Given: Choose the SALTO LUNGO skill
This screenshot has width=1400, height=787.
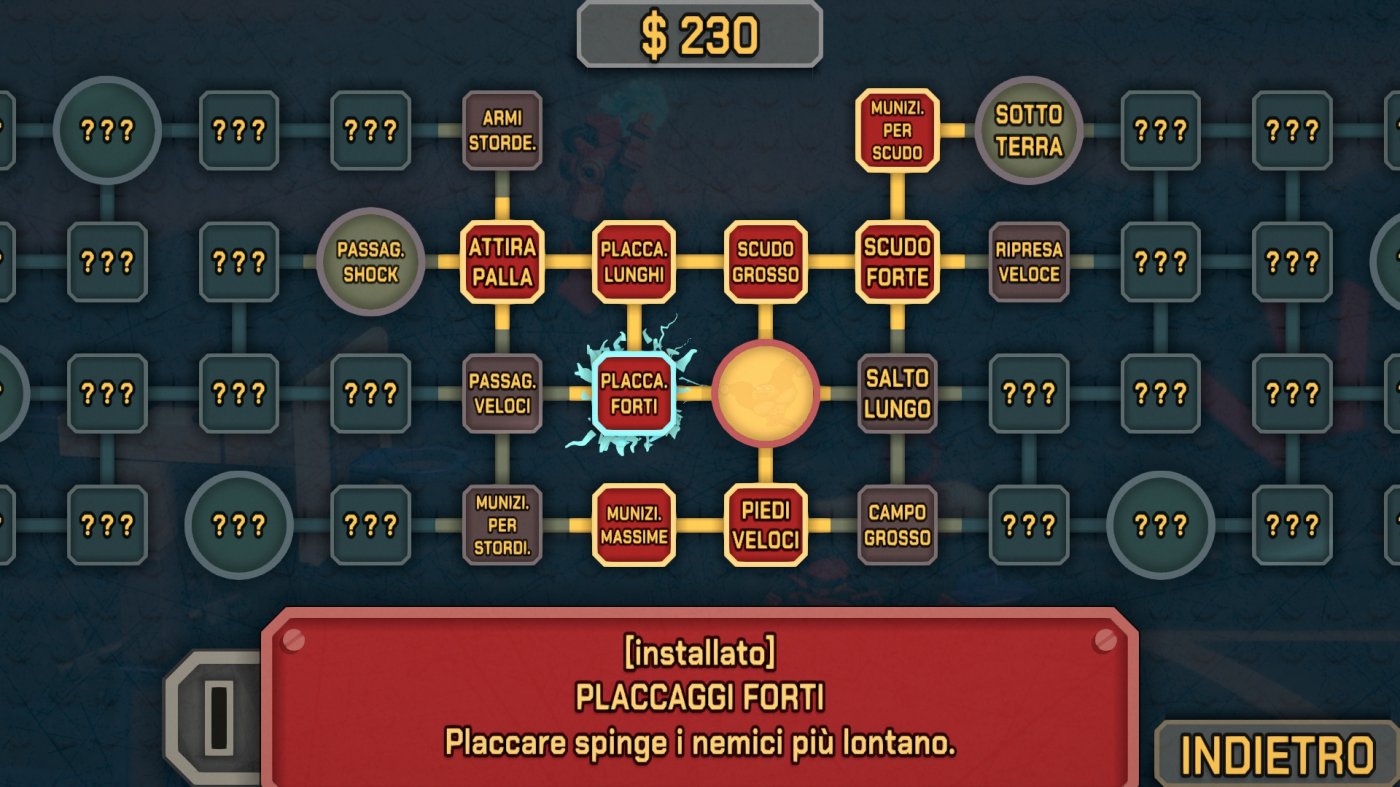Looking at the screenshot, I should click(897, 392).
